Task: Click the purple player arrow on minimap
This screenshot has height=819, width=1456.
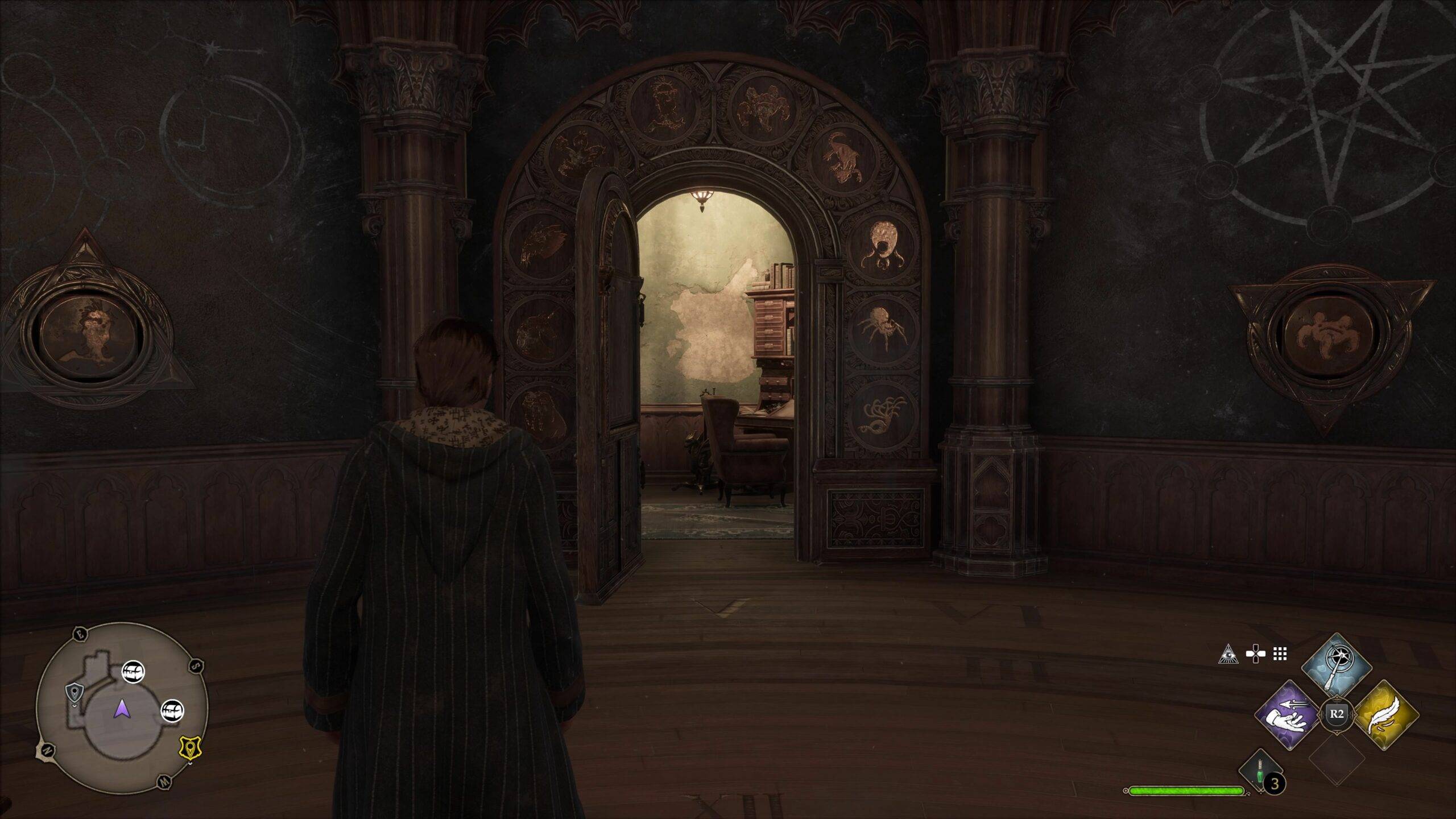Action: [x=121, y=709]
